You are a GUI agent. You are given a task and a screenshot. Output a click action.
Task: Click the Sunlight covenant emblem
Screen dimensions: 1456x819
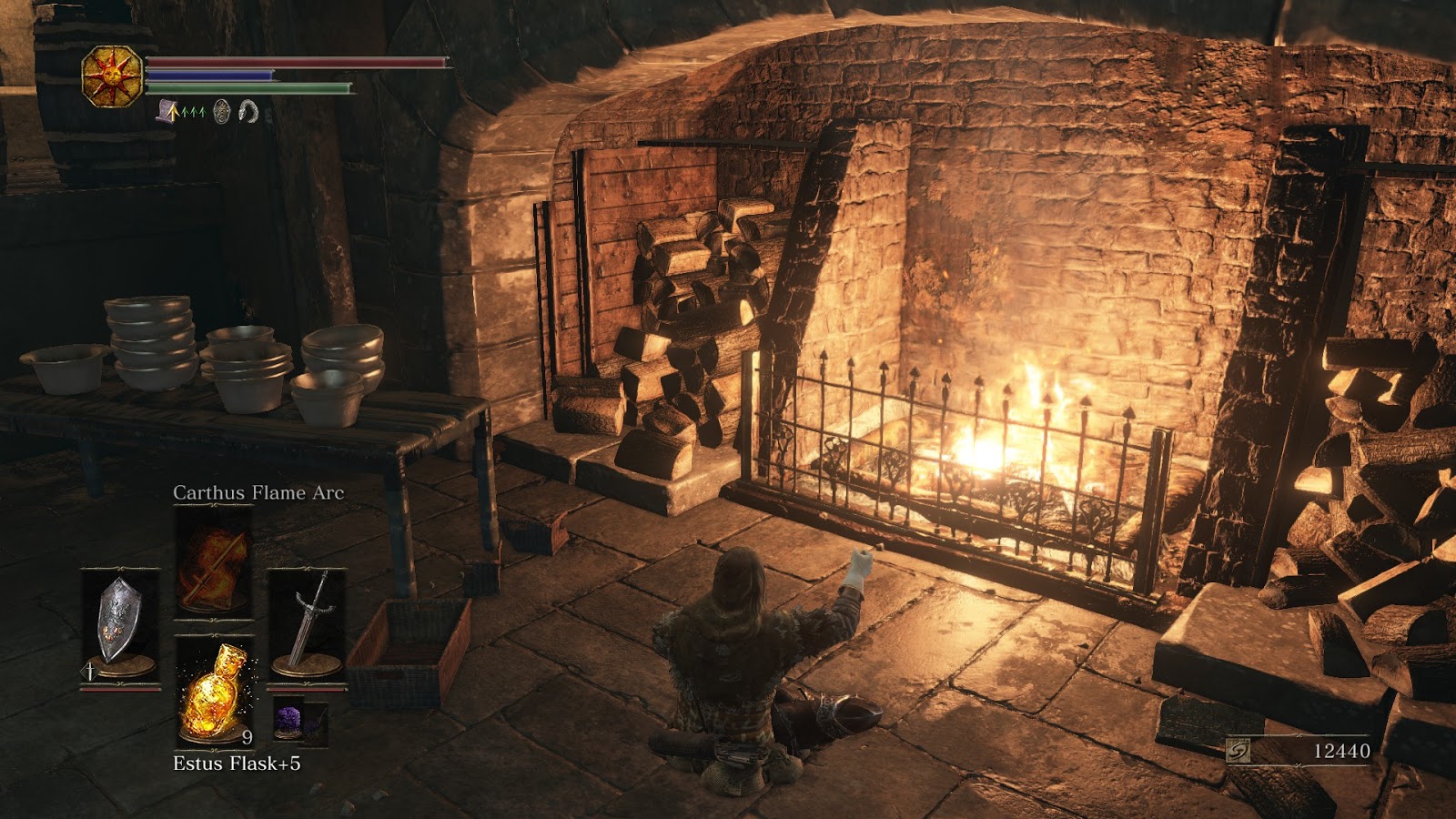pyautogui.click(x=112, y=76)
